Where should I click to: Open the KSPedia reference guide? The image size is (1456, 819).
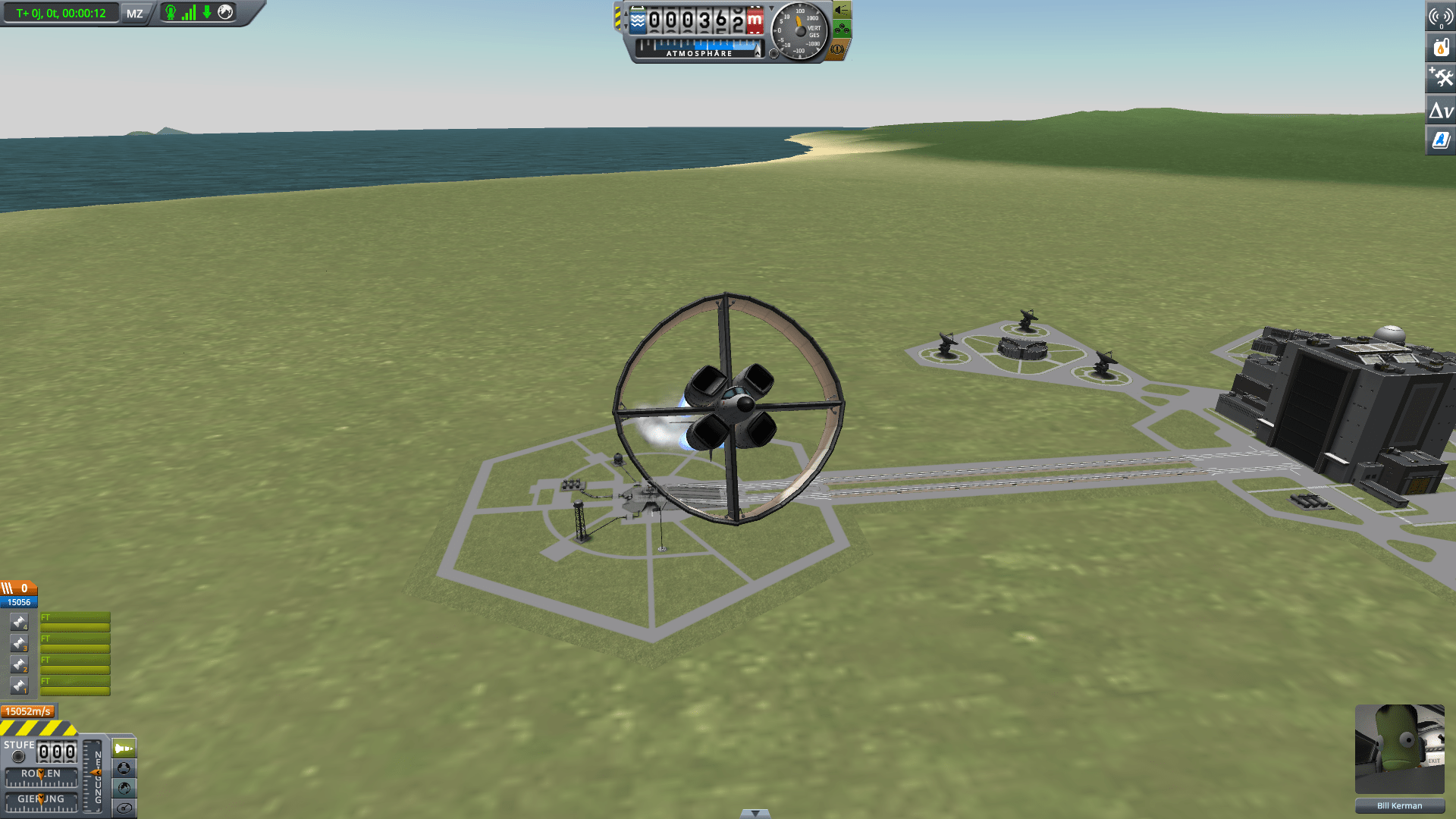click(x=1441, y=141)
